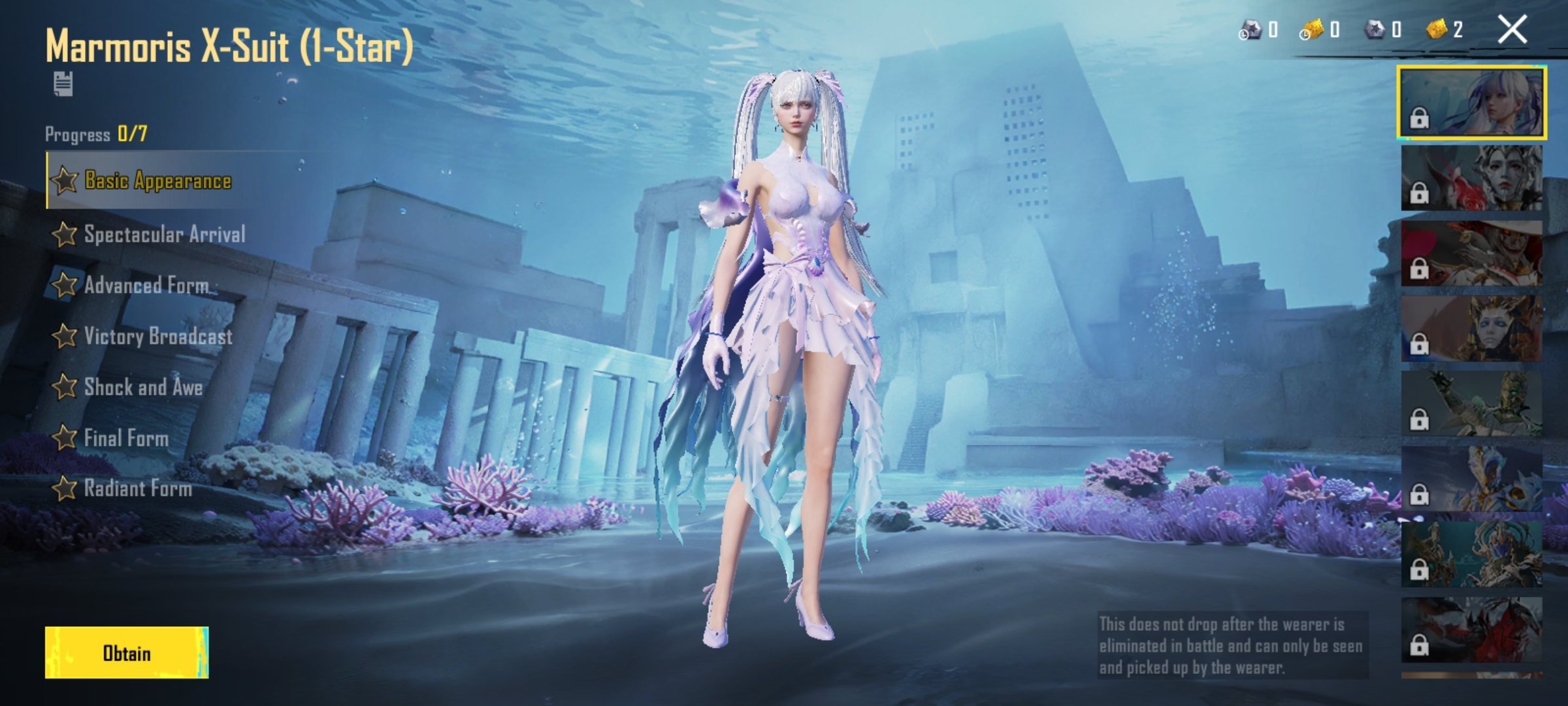Image resolution: width=1568 pixels, height=706 pixels.
Task: Close the X-Suit screen
Action: (1512, 30)
